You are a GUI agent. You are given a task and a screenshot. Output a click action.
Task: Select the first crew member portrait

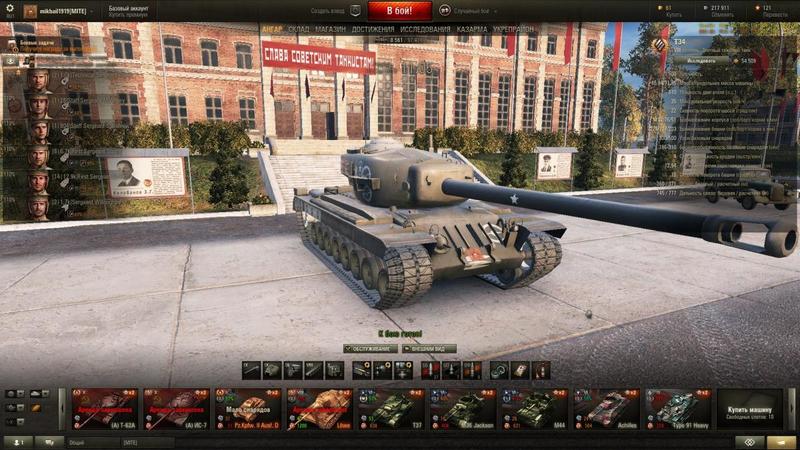(x=39, y=80)
